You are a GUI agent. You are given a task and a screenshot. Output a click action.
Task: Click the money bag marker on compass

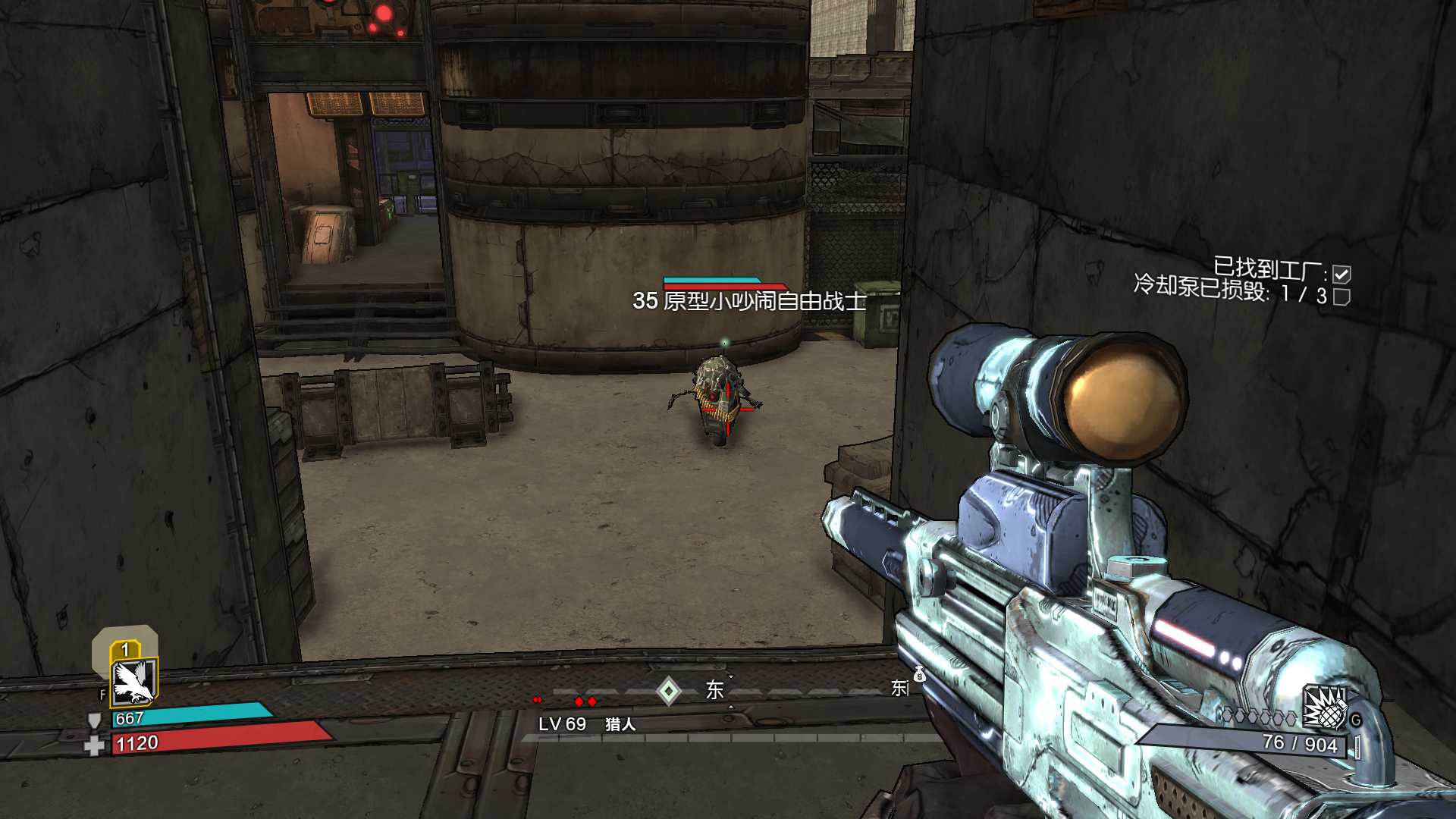(919, 674)
